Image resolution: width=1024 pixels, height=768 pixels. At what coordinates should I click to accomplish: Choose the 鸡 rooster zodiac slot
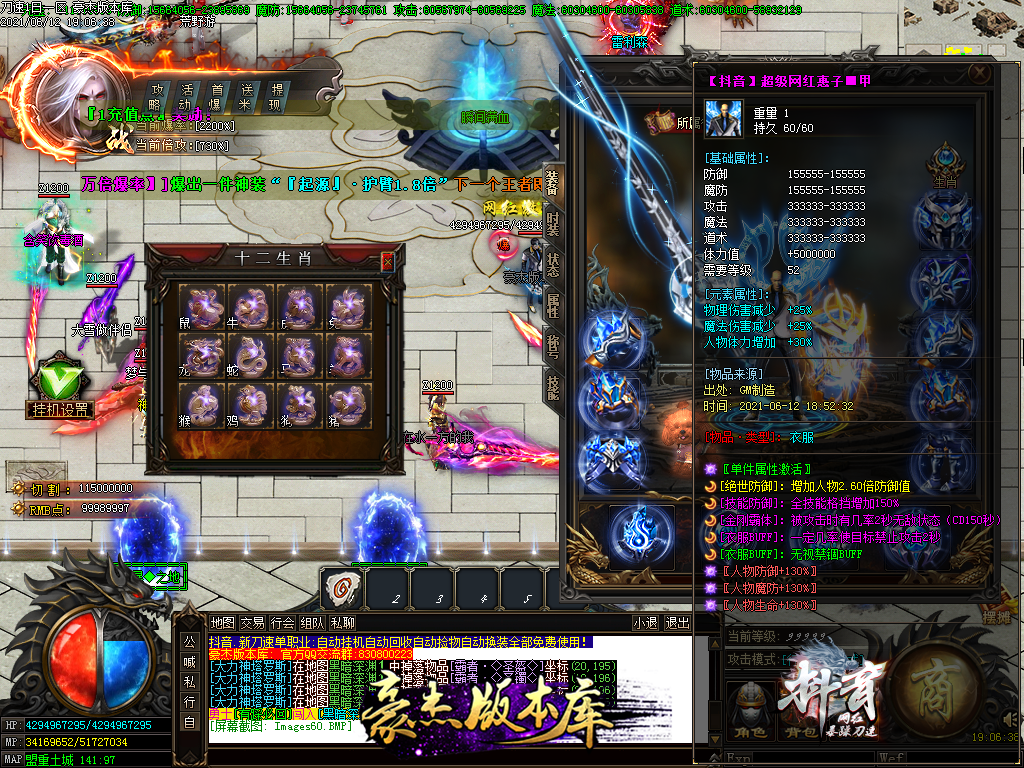tap(253, 404)
